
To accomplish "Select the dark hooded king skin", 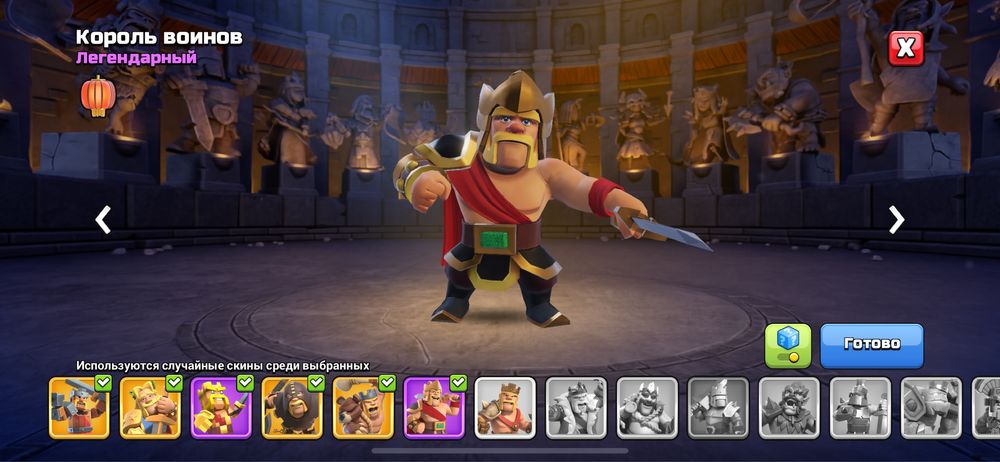I will click(293, 407).
